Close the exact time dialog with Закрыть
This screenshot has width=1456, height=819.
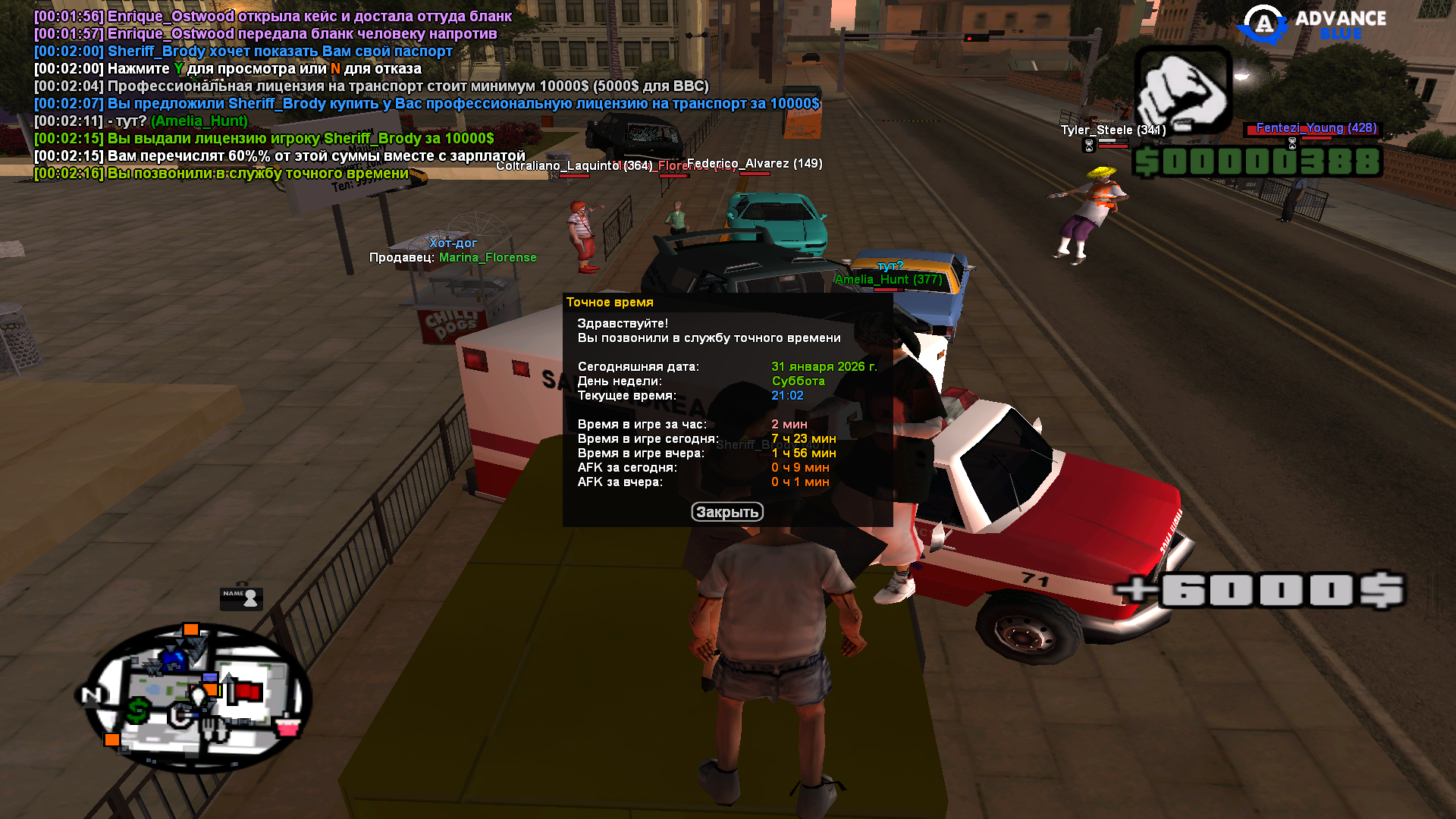click(726, 513)
